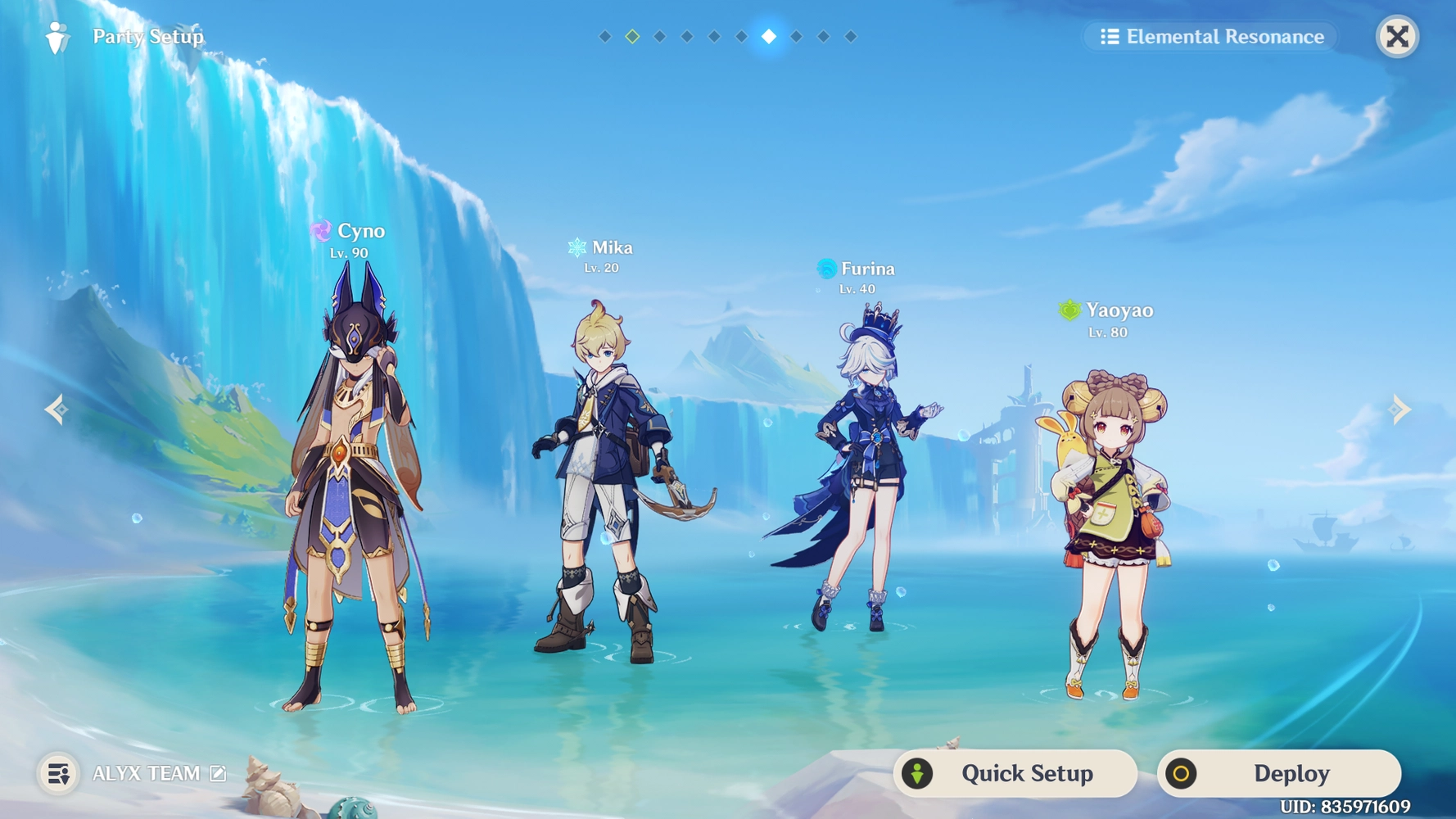Screen dimensions: 1456x819
Task: Click the Cryo icon next to Mika
Action: pyautogui.click(x=576, y=247)
